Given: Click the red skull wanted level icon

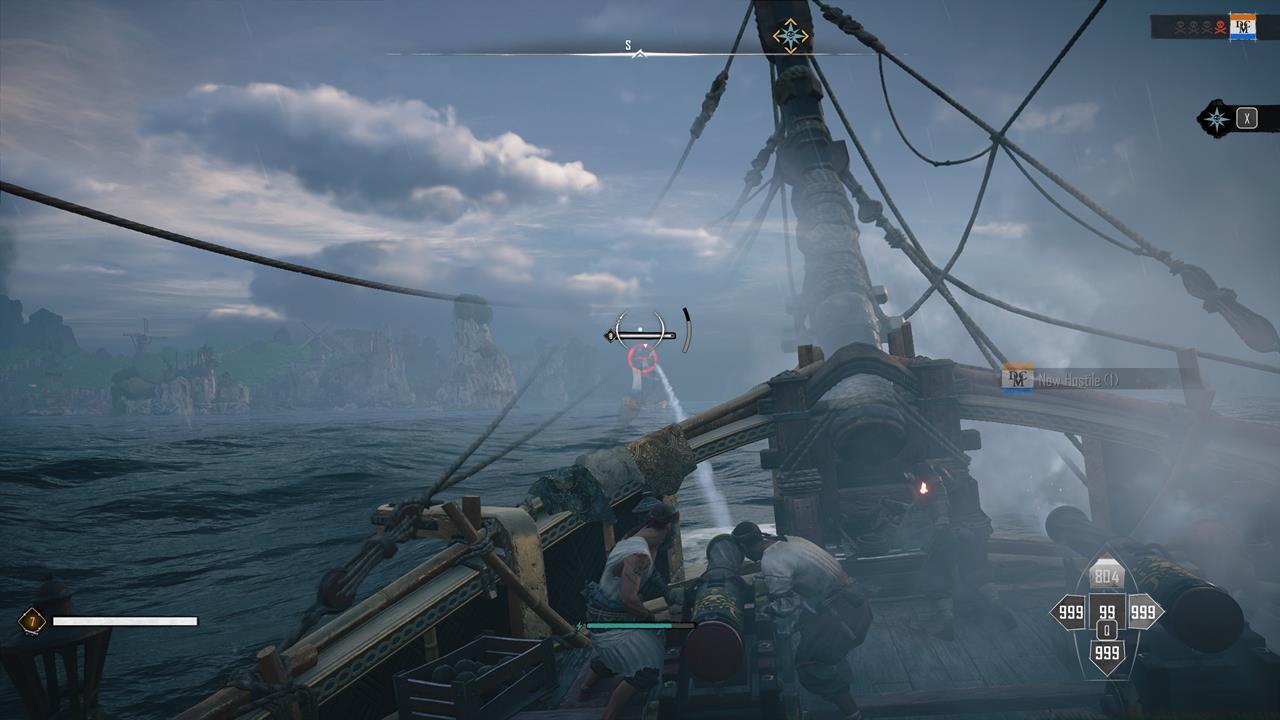Looking at the screenshot, I should 1219,27.
